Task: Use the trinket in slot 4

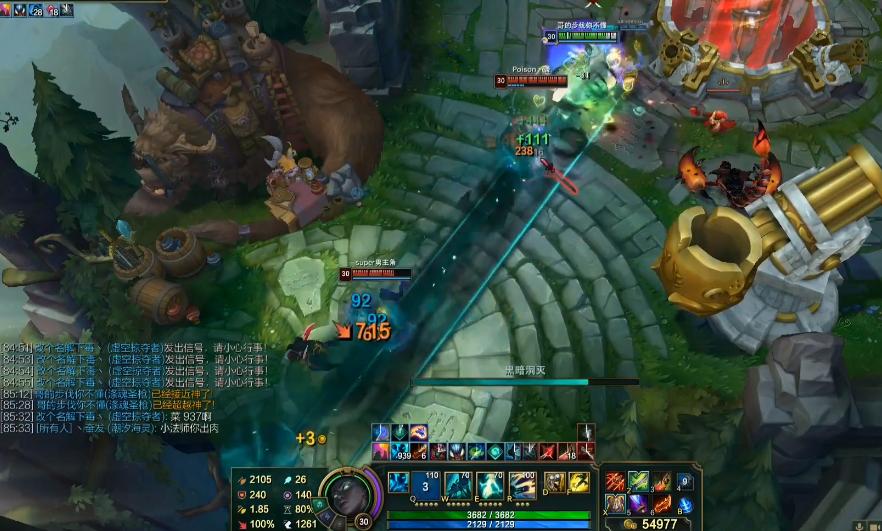Action: [685, 482]
